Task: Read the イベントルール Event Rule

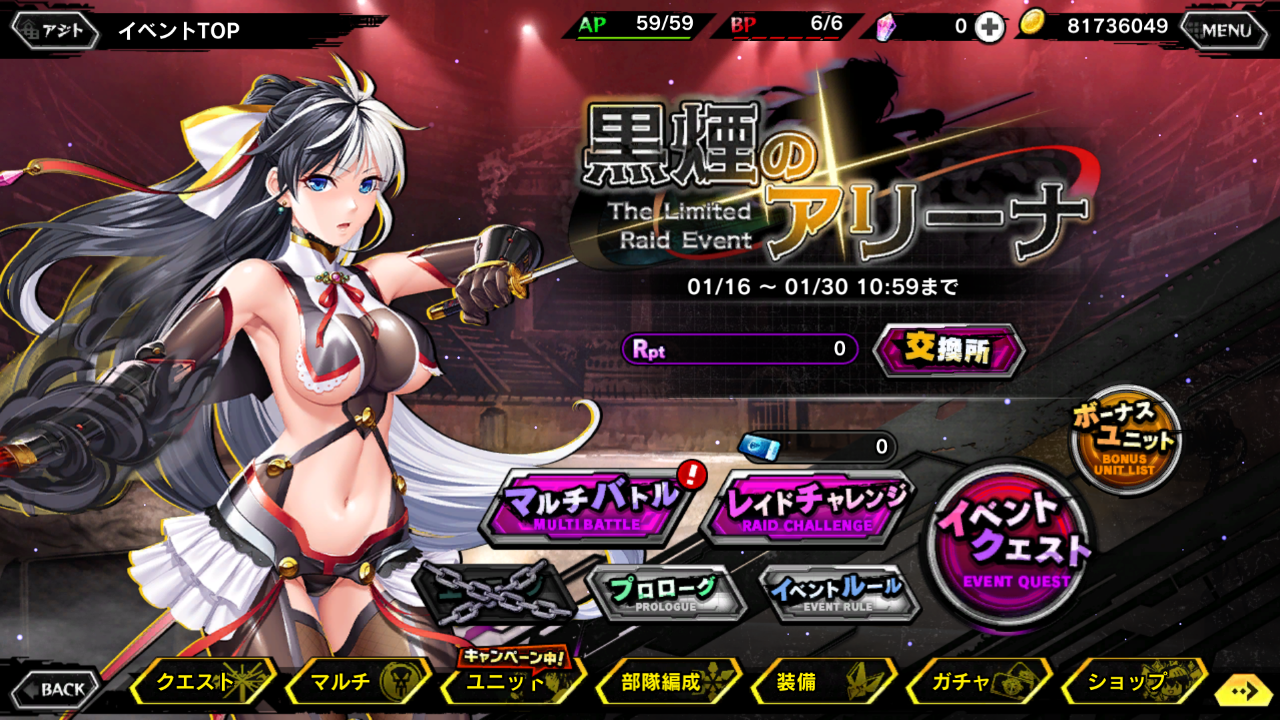Action: (837, 592)
